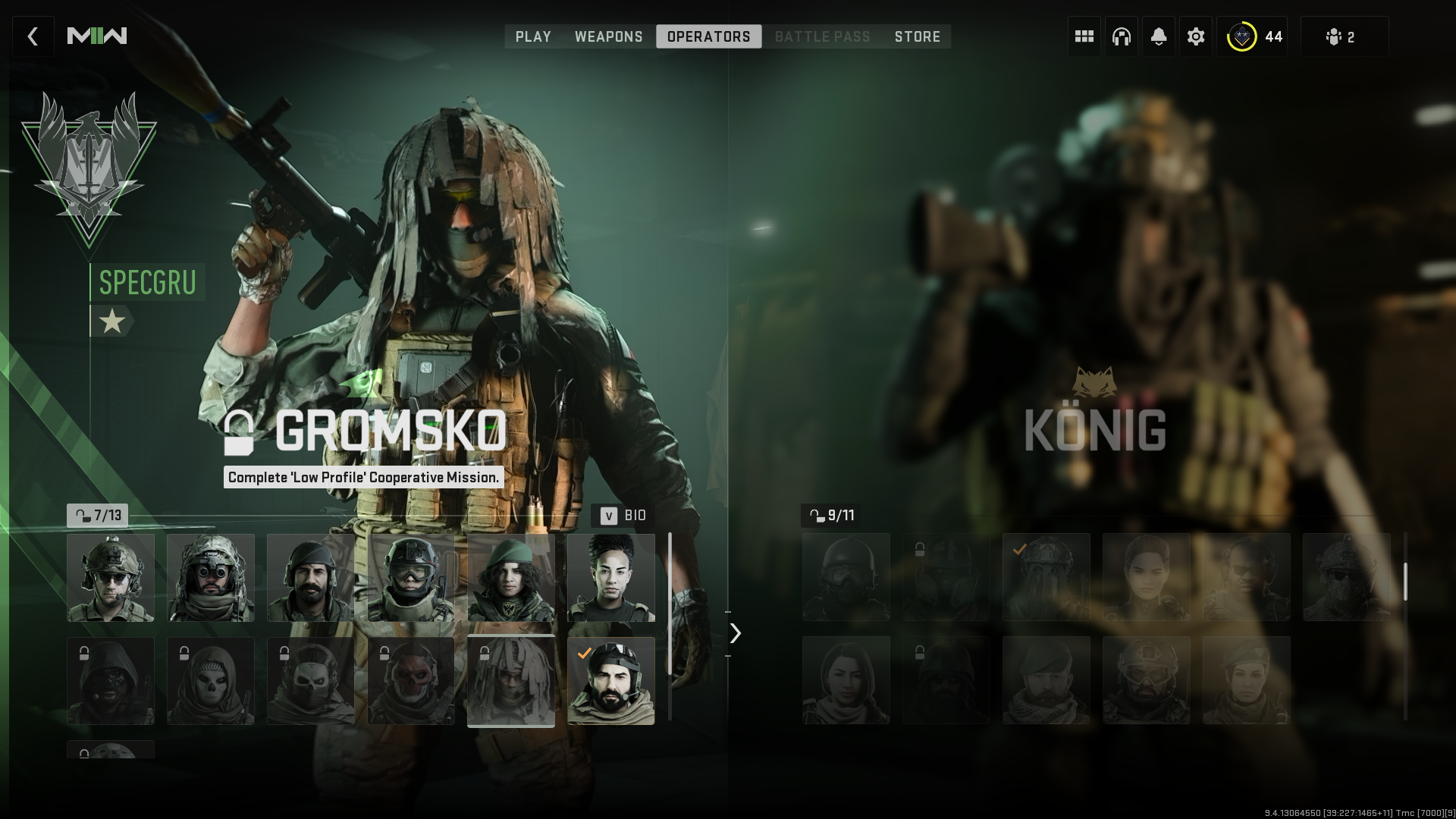Switch to the WEAPONS tab

point(609,36)
